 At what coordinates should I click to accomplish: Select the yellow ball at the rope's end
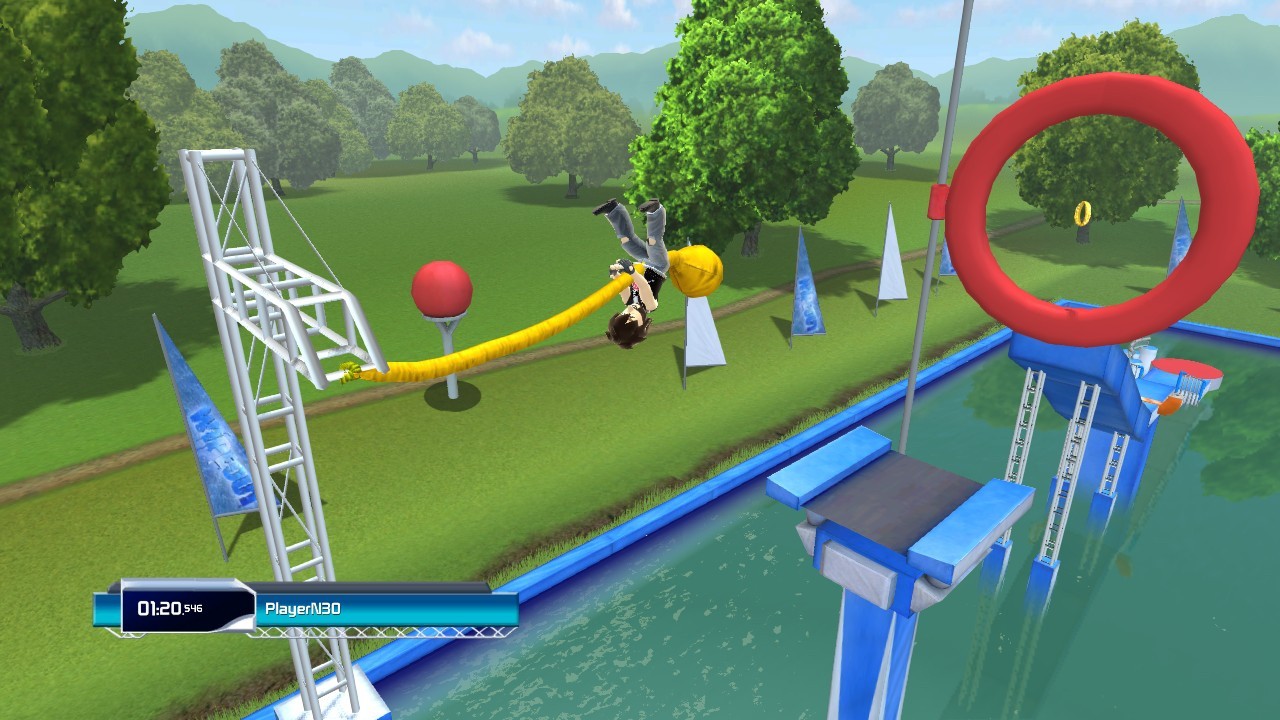click(x=697, y=272)
